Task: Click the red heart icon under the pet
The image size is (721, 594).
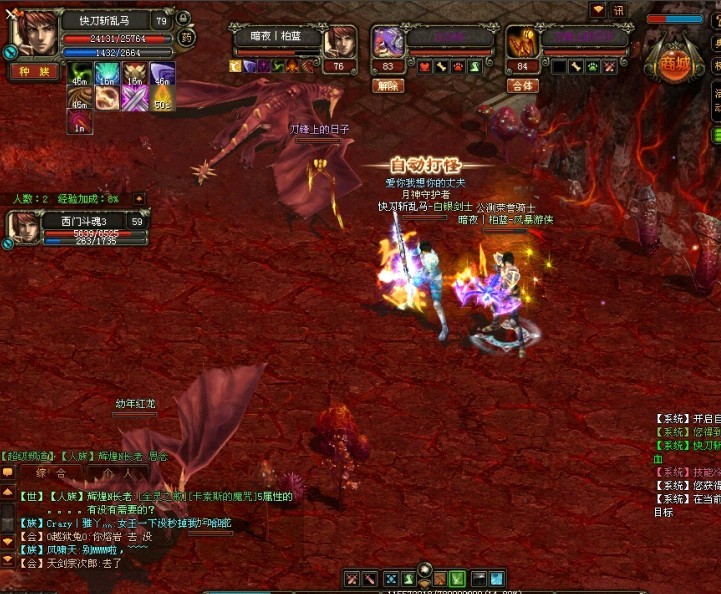Action: tap(425, 67)
